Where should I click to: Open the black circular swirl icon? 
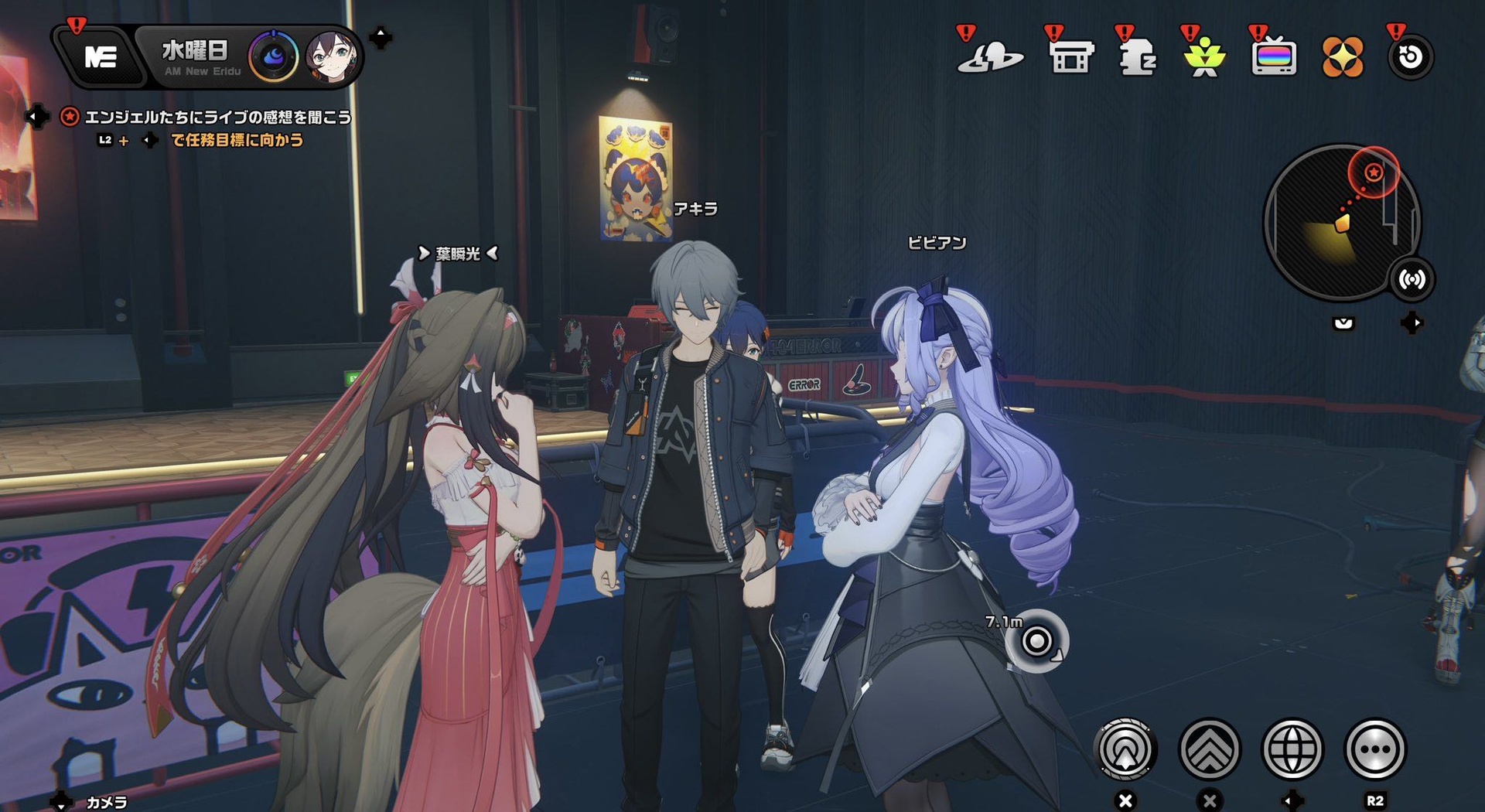(x=1410, y=57)
